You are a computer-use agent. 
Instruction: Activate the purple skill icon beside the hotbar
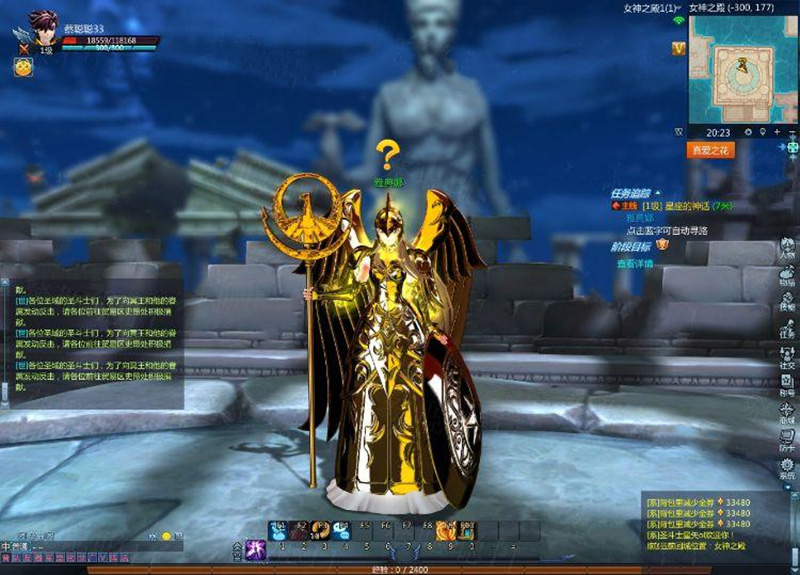click(255, 546)
